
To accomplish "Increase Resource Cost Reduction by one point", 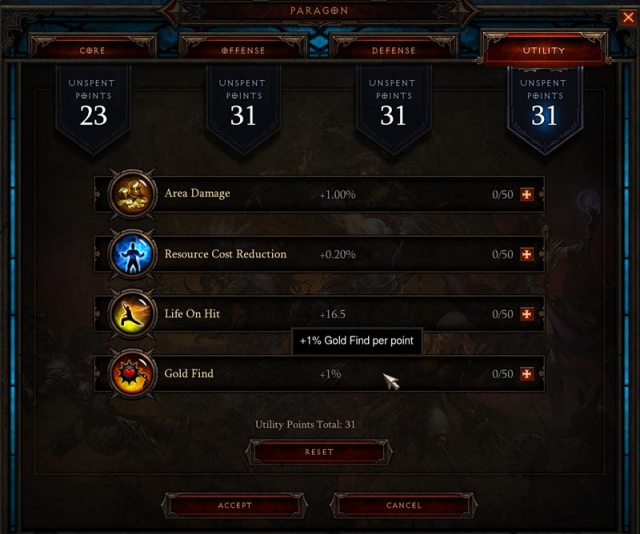I will coord(527,254).
